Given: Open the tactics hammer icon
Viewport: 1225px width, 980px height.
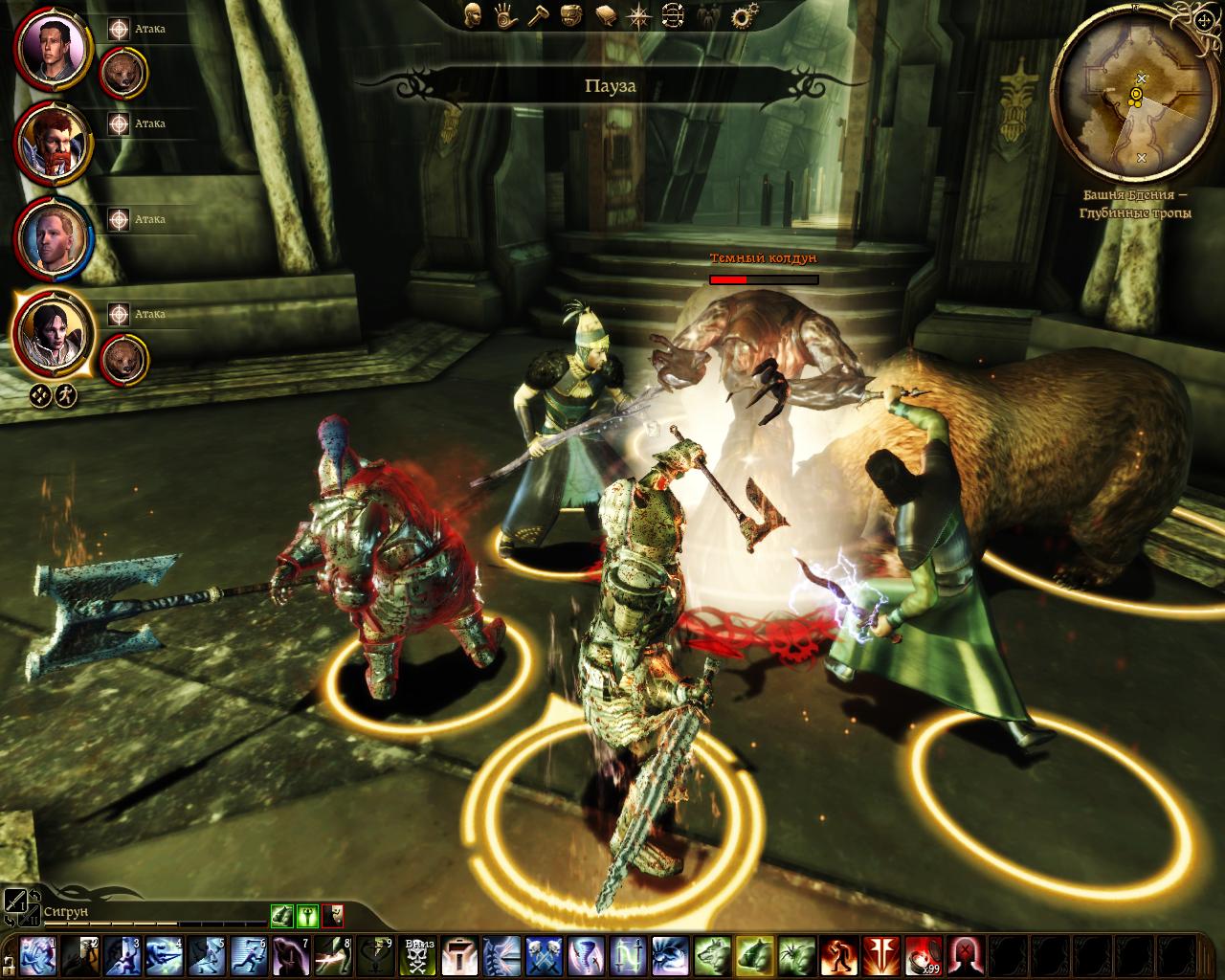Looking at the screenshot, I should coord(538,15).
